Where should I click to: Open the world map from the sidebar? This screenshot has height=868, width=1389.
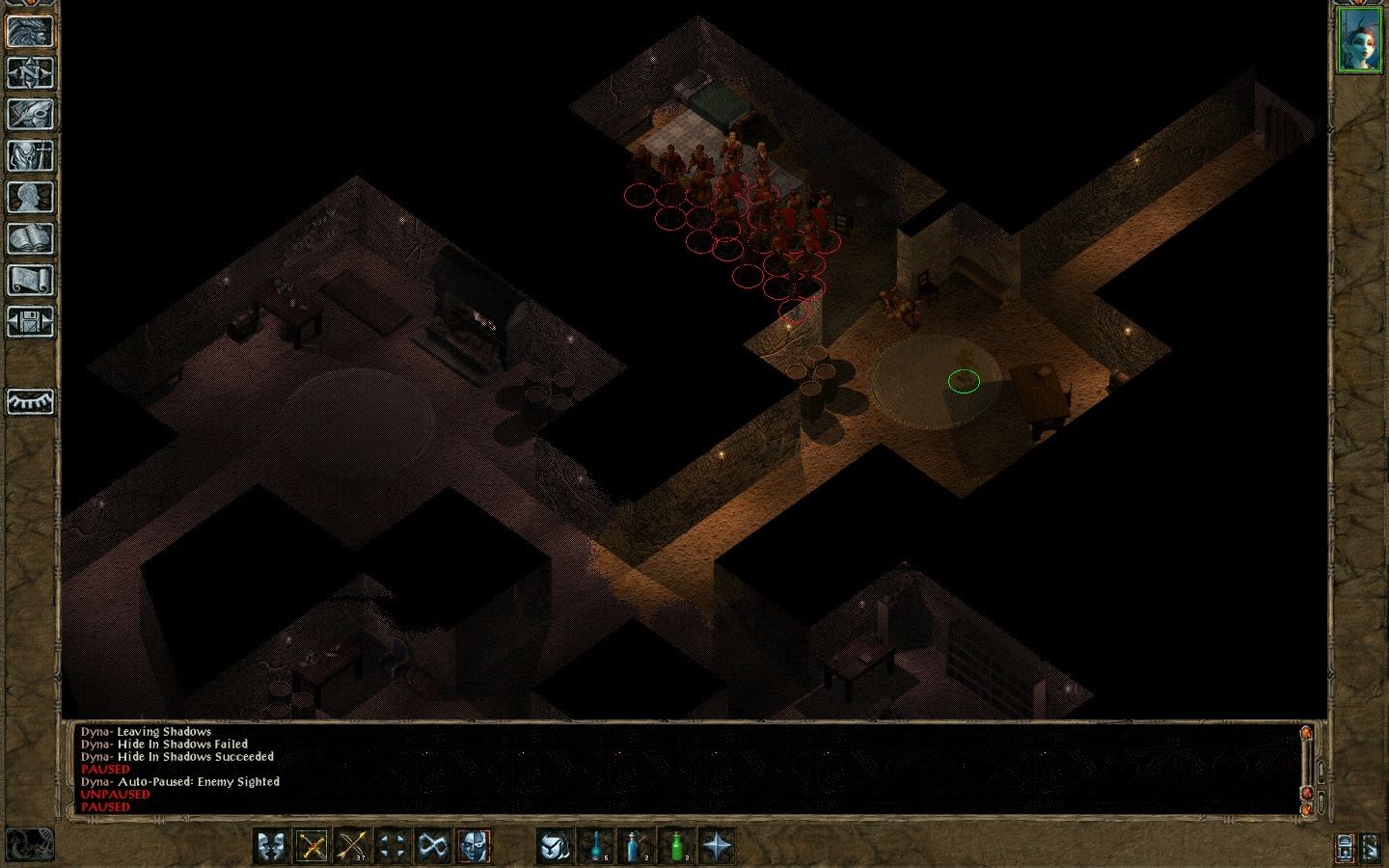coord(29,72)
